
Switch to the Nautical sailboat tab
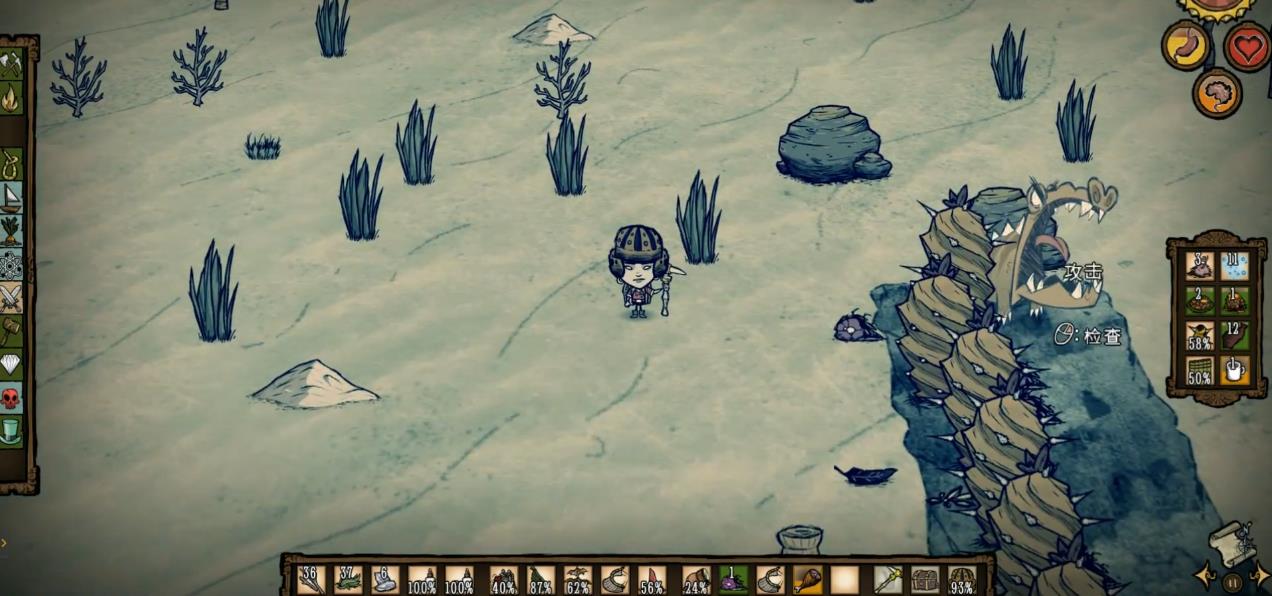(x=11, y=196)
